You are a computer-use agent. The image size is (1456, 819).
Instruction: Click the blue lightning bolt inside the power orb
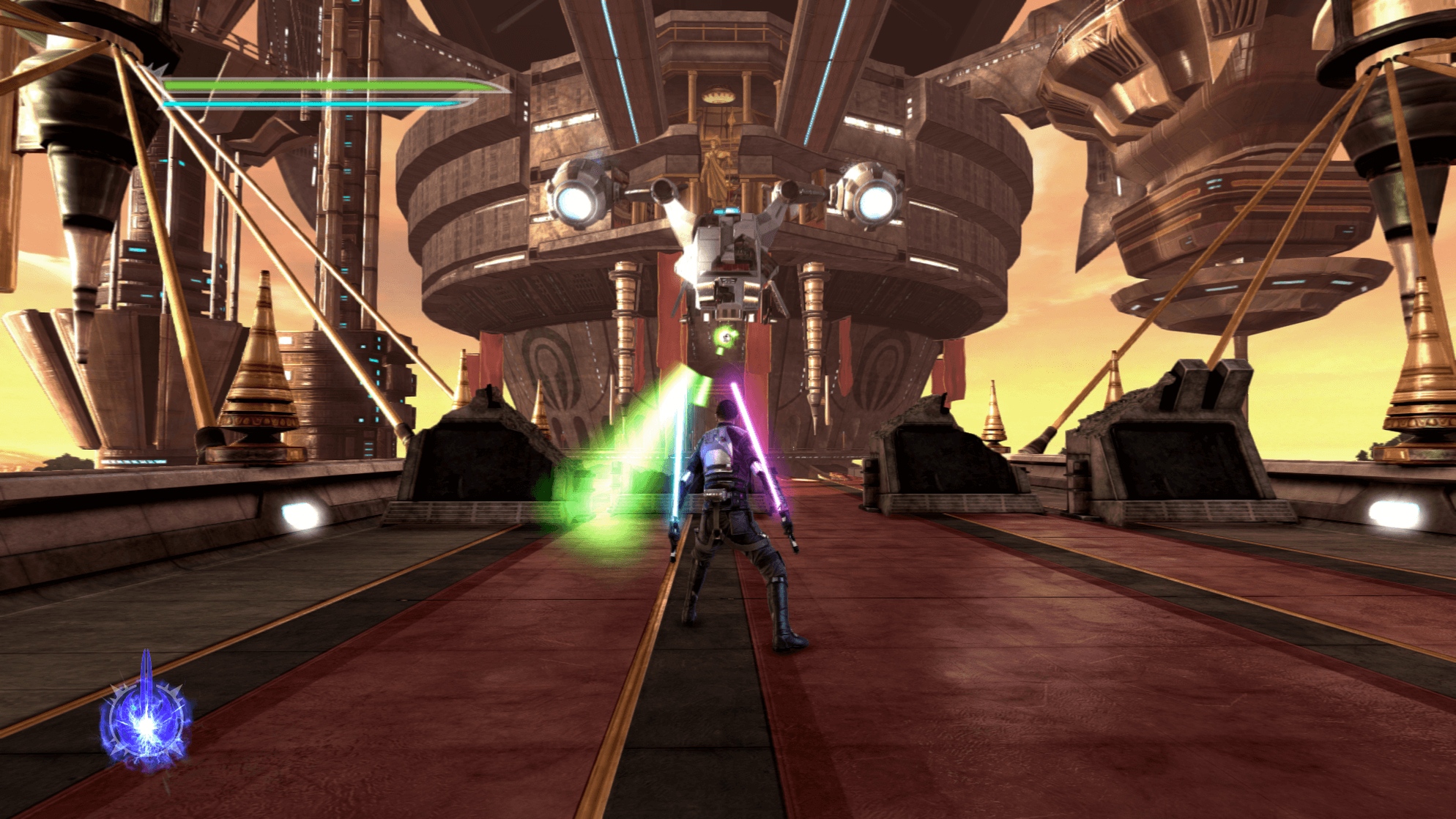tap(147, 725)
